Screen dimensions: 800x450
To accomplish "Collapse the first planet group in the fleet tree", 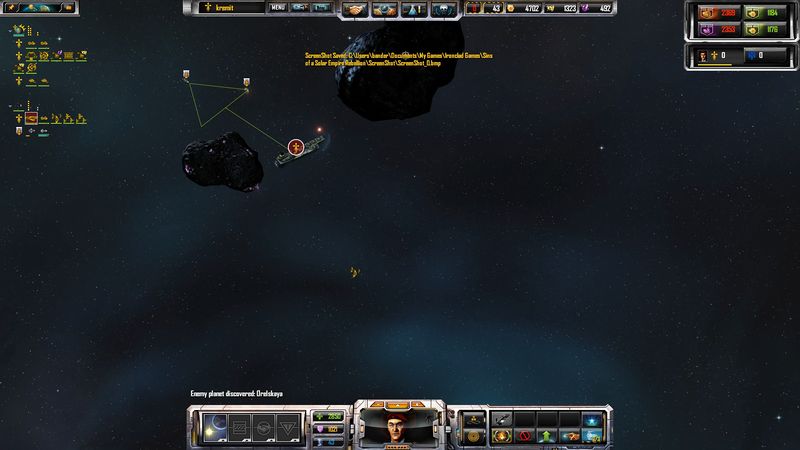I will (11, 31).
